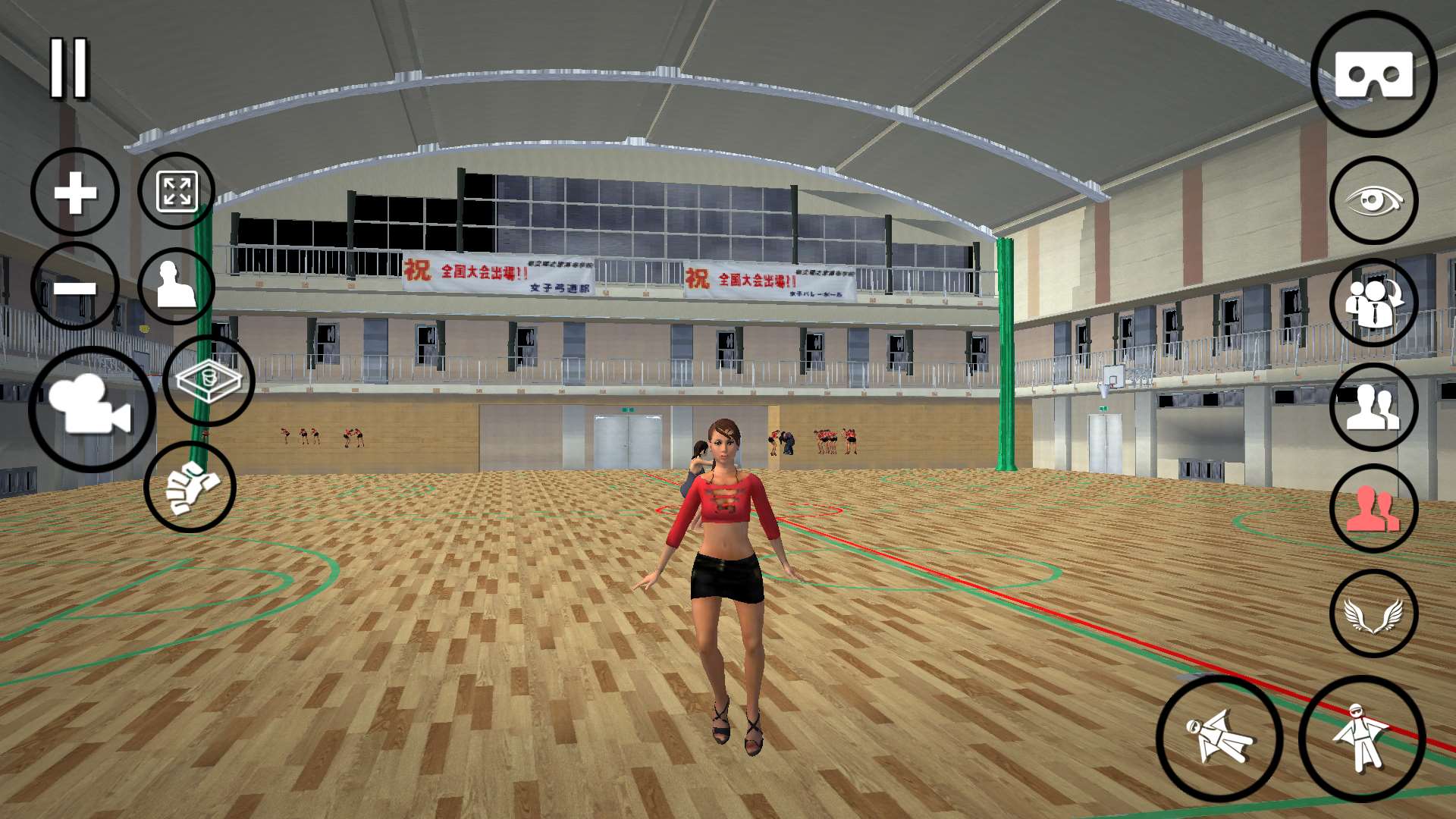Zoom in using the plus button
1456x819 pixels.
pyautogui.click(x=74, y=191)
